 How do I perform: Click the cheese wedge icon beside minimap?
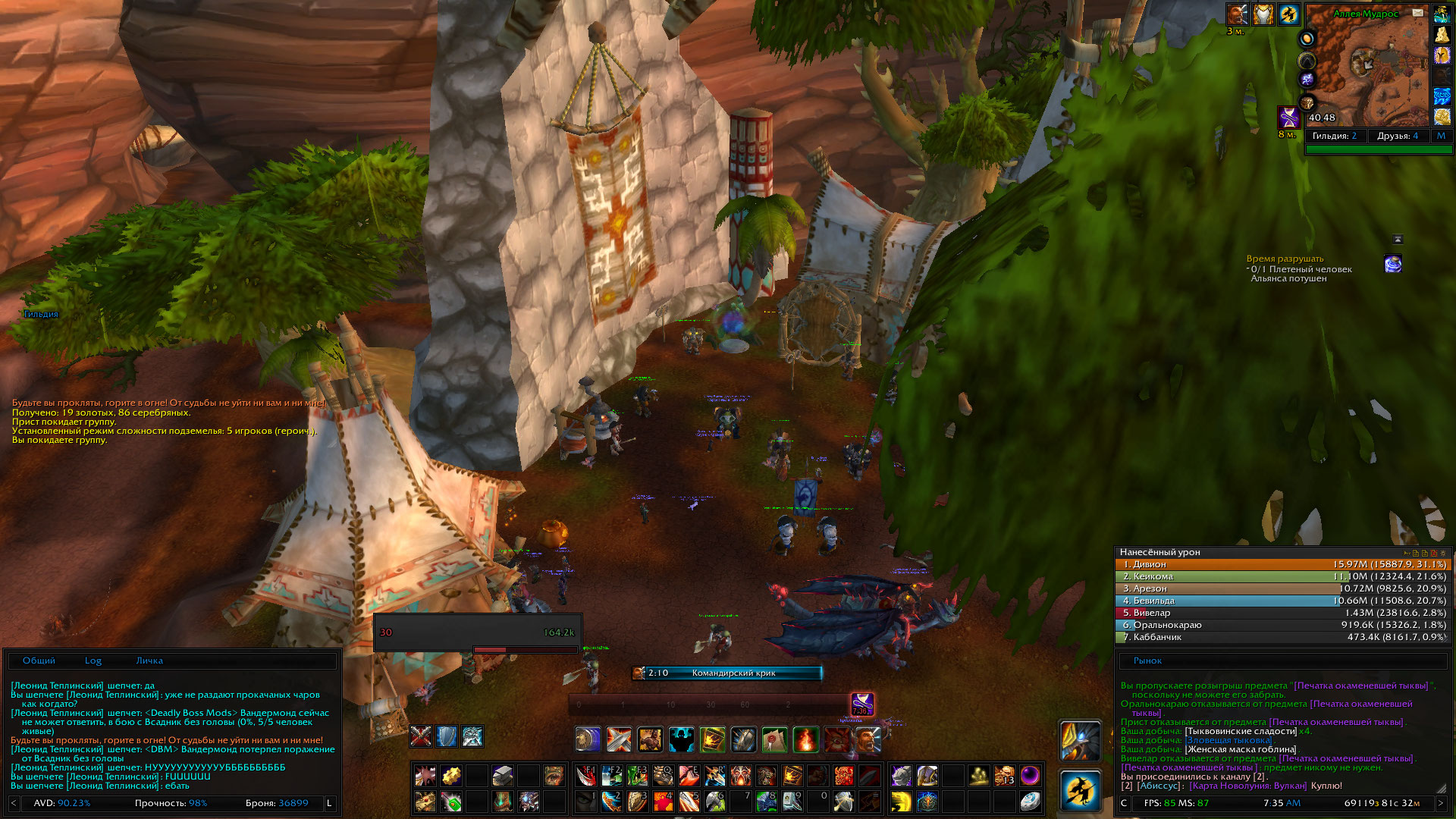(x=1442, y=35)
